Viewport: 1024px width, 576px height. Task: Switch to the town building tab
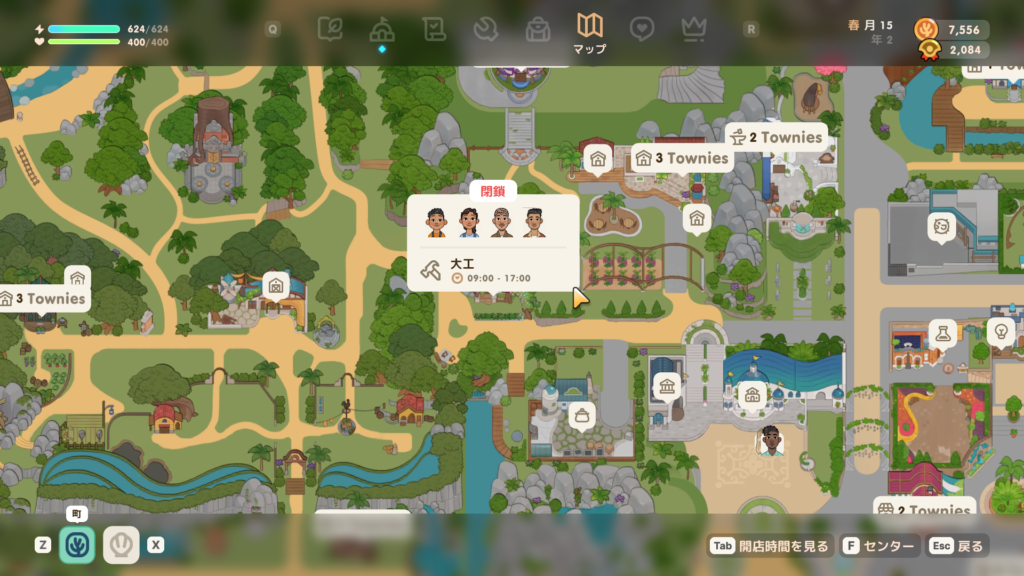pyautogui.click(x=381, y=29)
